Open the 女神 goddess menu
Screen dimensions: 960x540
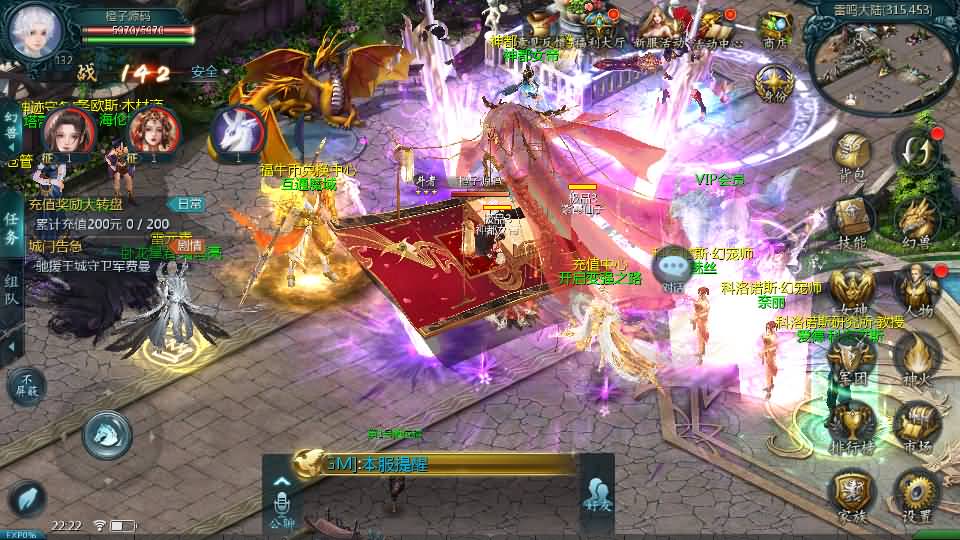(x=851, y=288)
